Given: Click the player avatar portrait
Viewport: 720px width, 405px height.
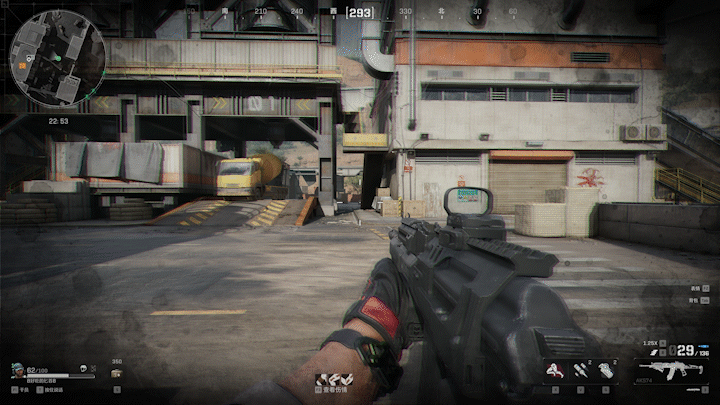Looking at the screenshot, I should [17, 370].
